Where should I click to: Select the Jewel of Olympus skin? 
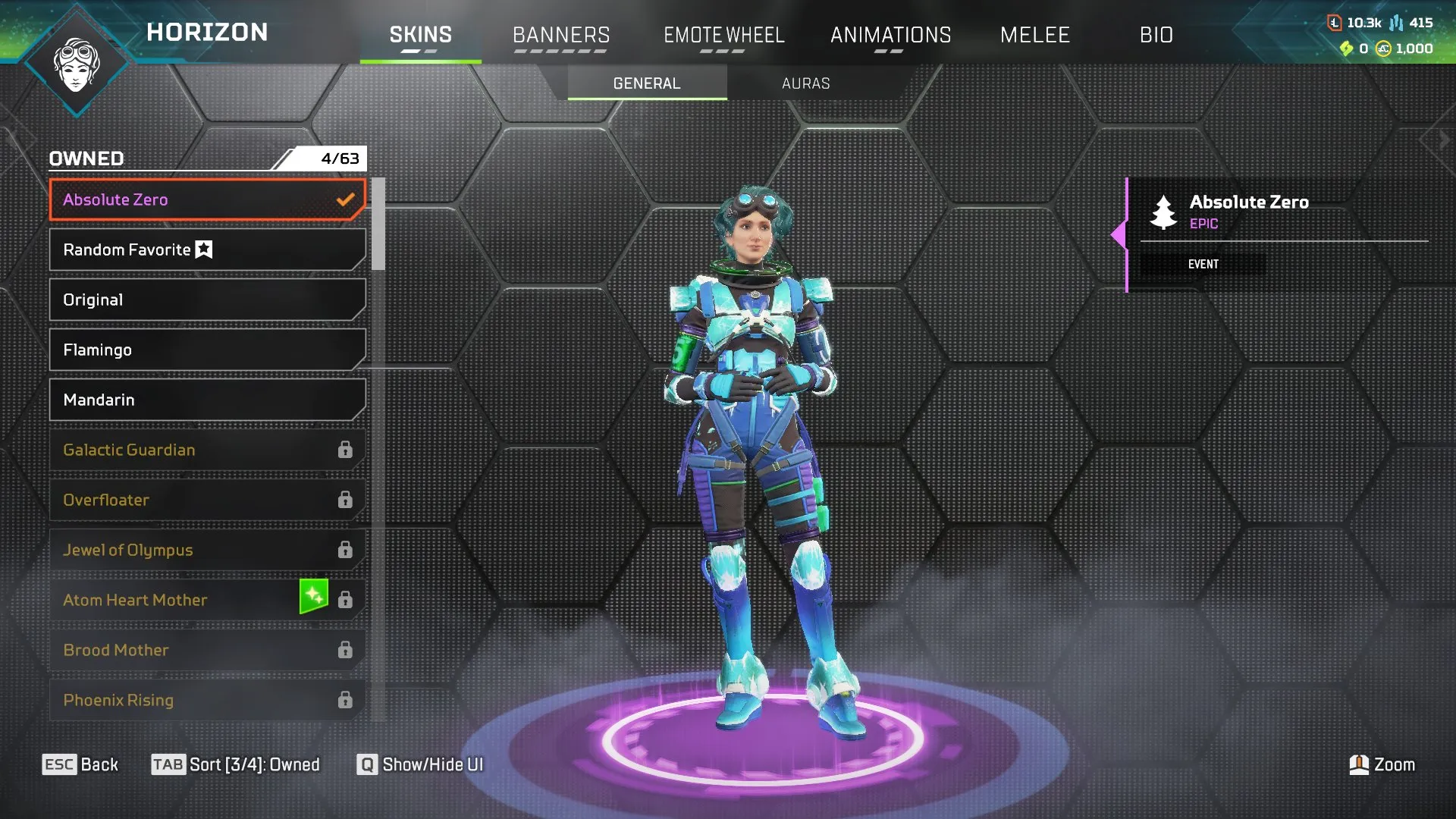point(206,550)
